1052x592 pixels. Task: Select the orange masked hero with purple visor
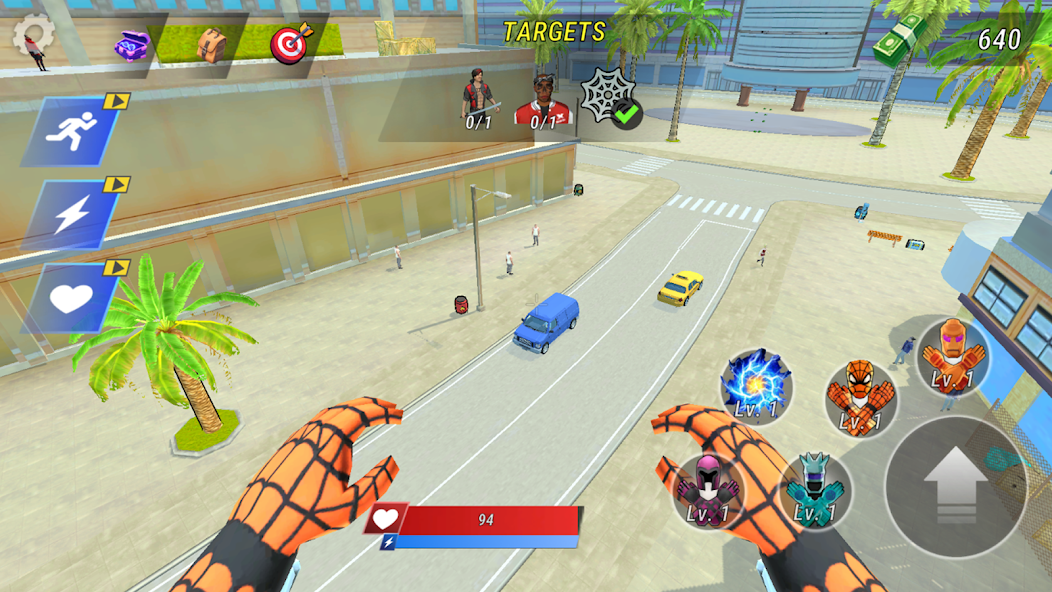[x=953, y=356]
